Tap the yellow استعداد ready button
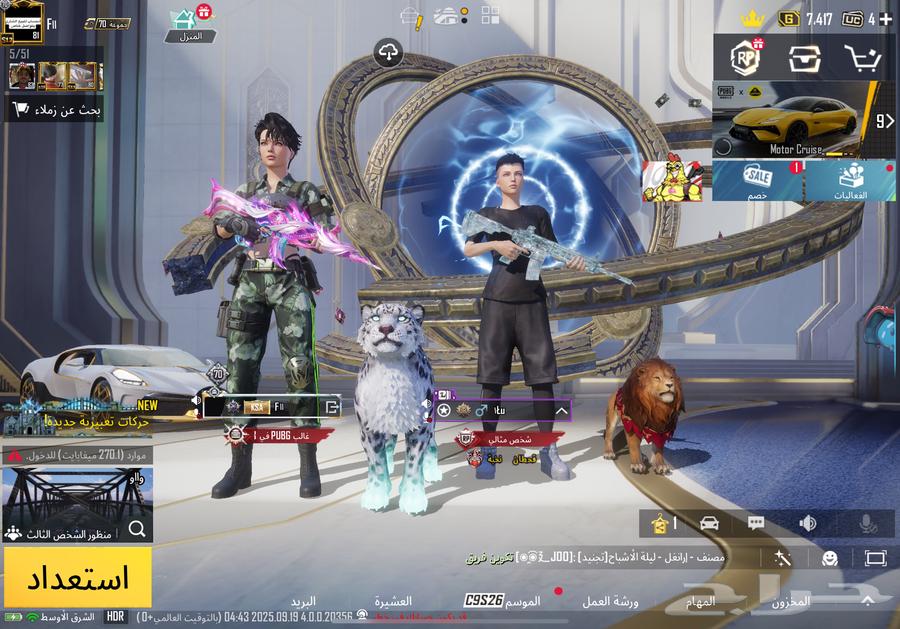 pos(77,577)
